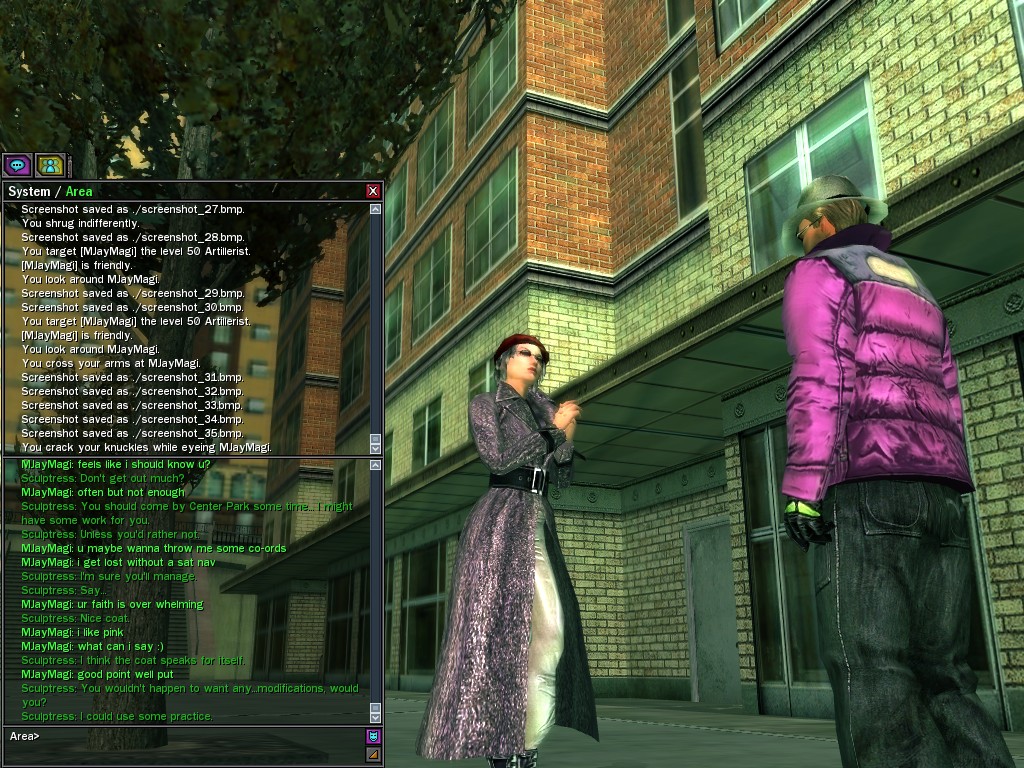Open the yellow group members icon

[x=49, y=165]
